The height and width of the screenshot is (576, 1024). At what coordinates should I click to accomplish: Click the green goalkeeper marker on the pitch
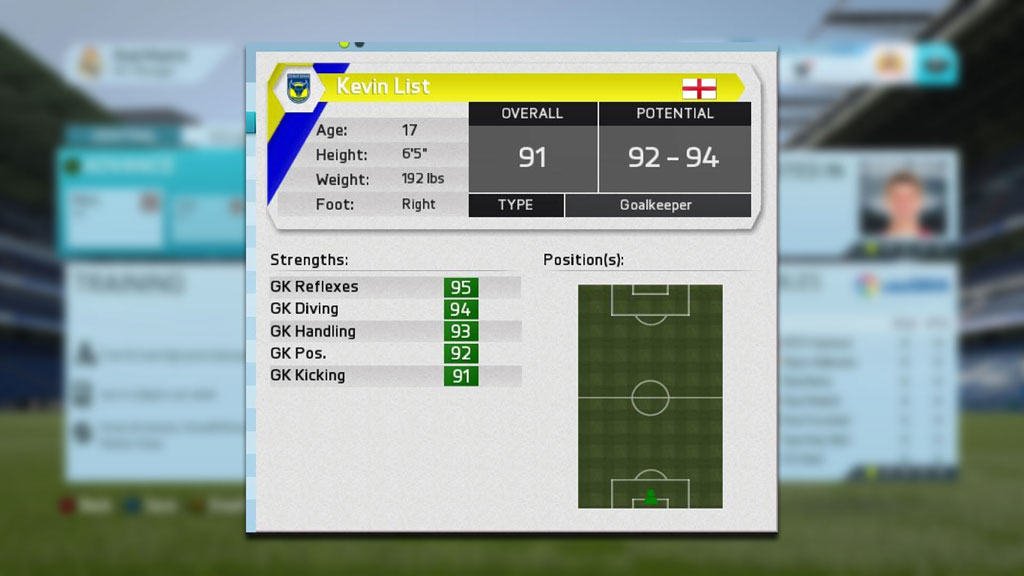pos(650,496)
